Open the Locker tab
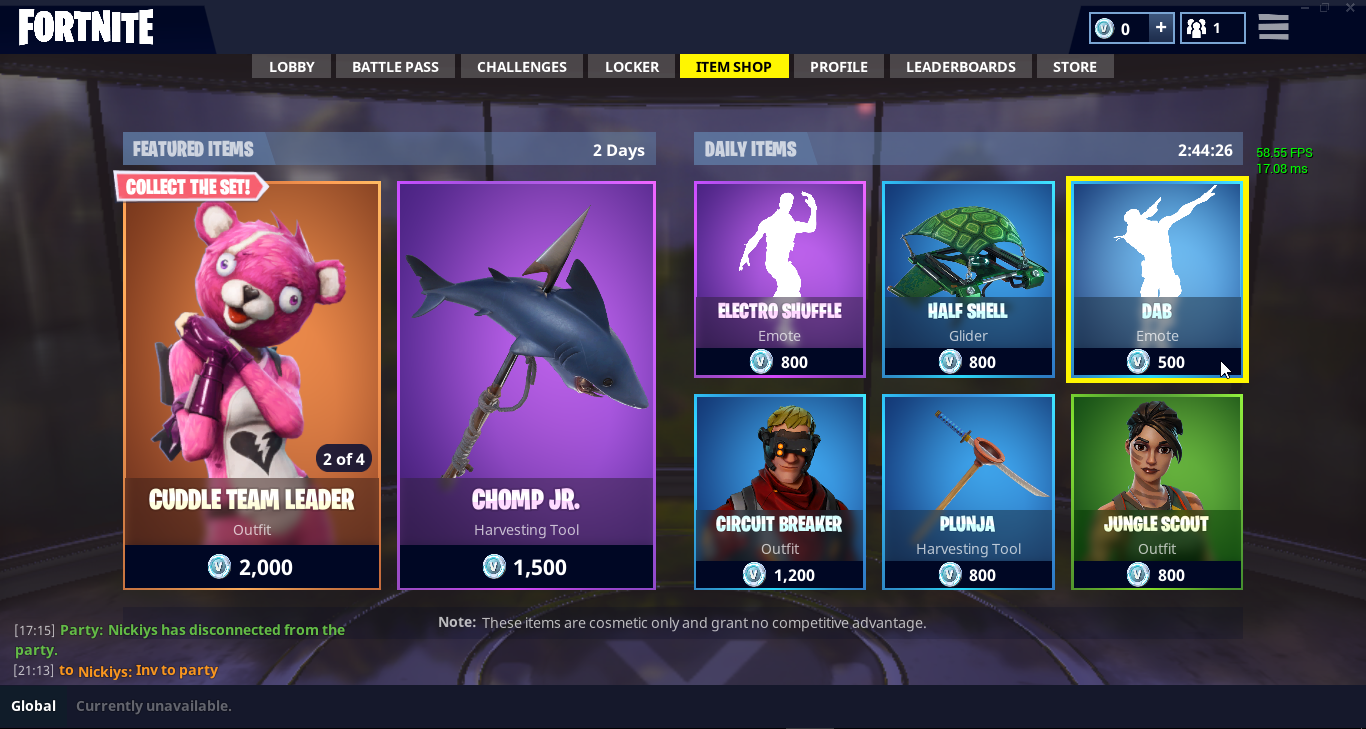 (632, 67)
